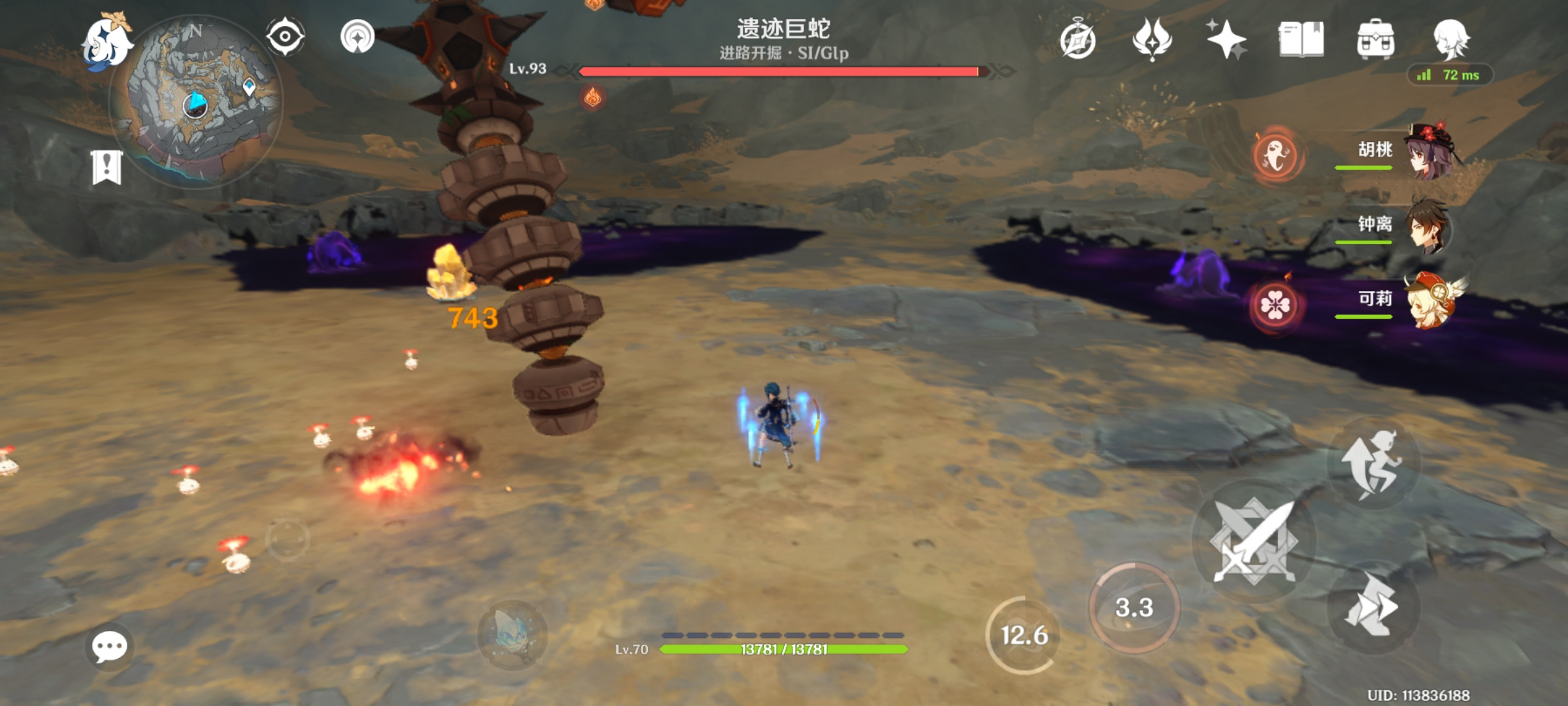Tap the sprint dash button
The height and width of the screenshot is (706, 1568).
click(1373, 608)
